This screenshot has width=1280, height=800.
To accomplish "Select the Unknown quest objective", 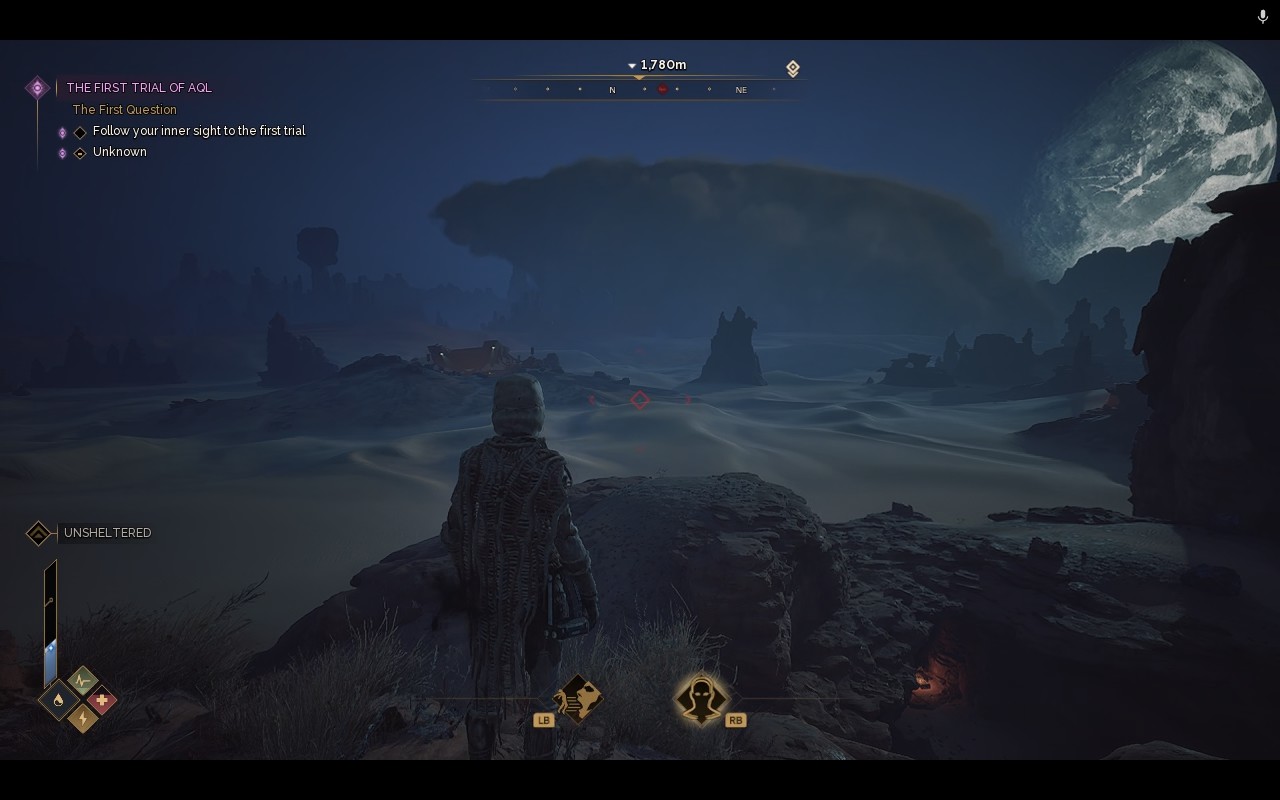I will click(x=119, y=152).
